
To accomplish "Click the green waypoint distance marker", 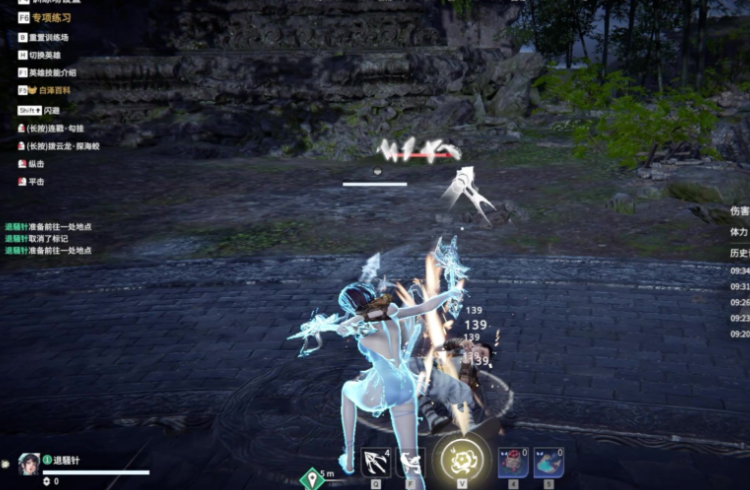I will (x=313, y=479).
